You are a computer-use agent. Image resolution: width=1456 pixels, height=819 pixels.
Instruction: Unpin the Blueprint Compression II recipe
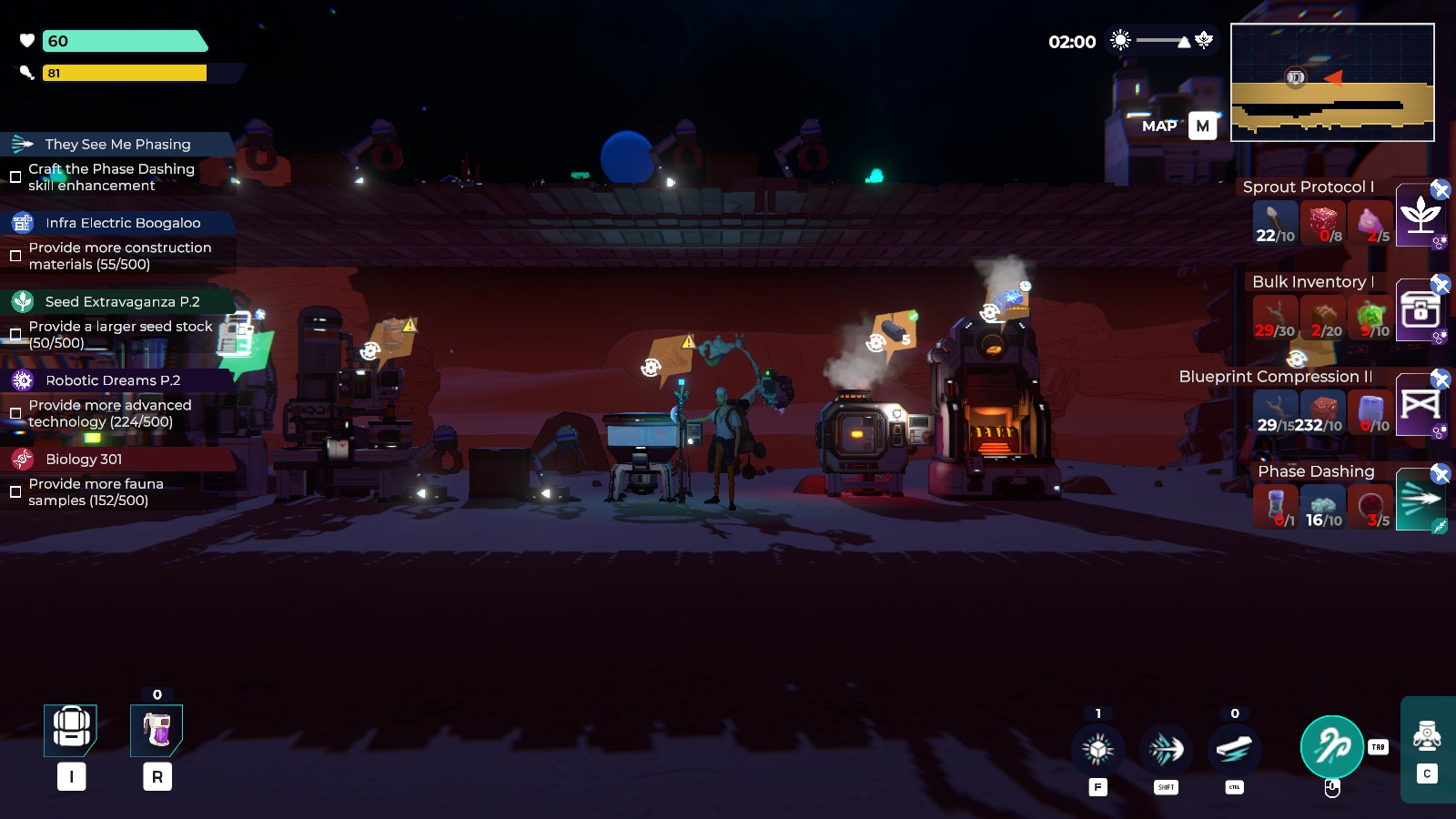(x=1441, y=379)
